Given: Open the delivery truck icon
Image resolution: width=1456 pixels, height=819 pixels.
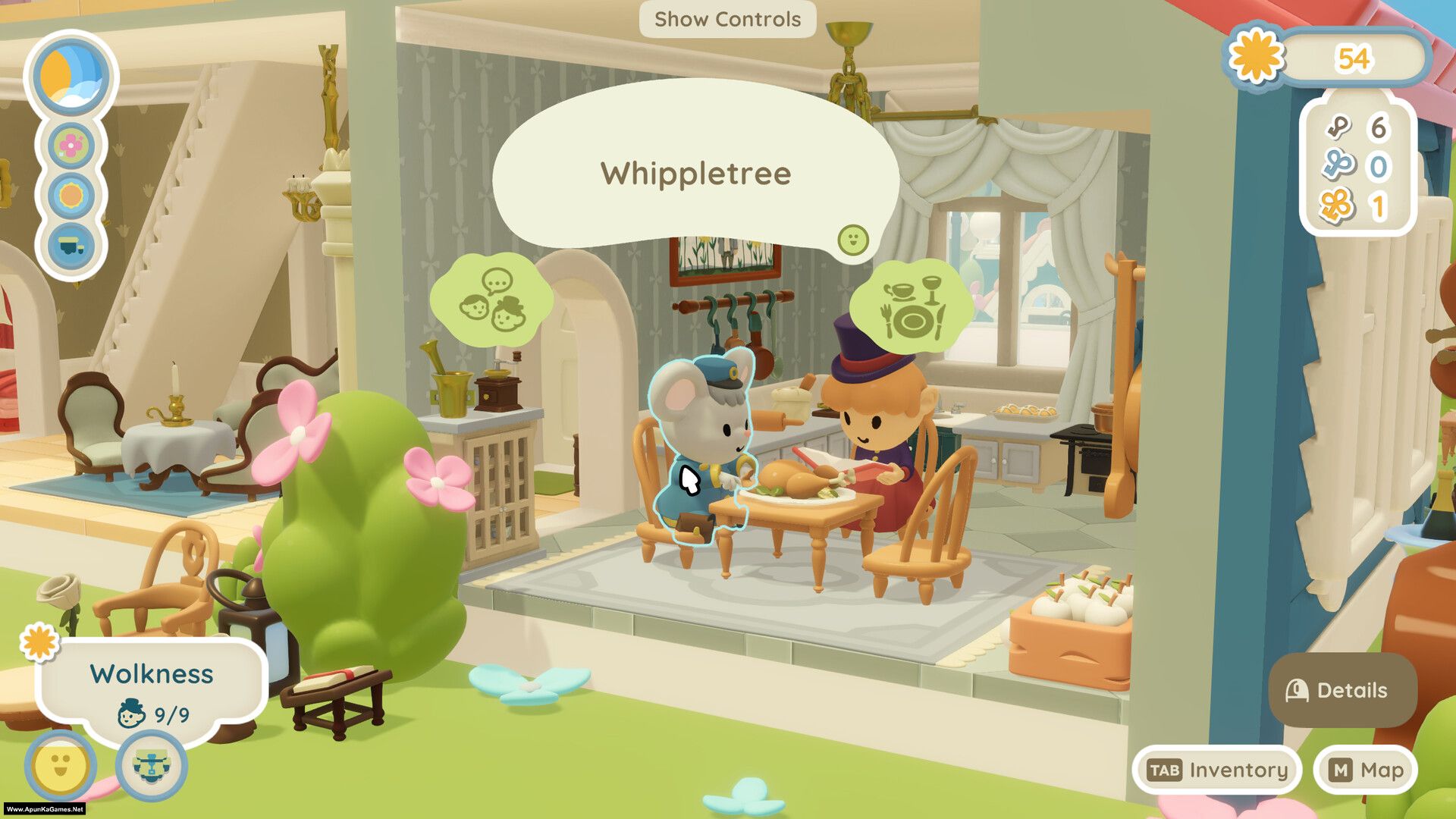Looking at the screenshot, I should pyautogui.click(x=71, y=246).
